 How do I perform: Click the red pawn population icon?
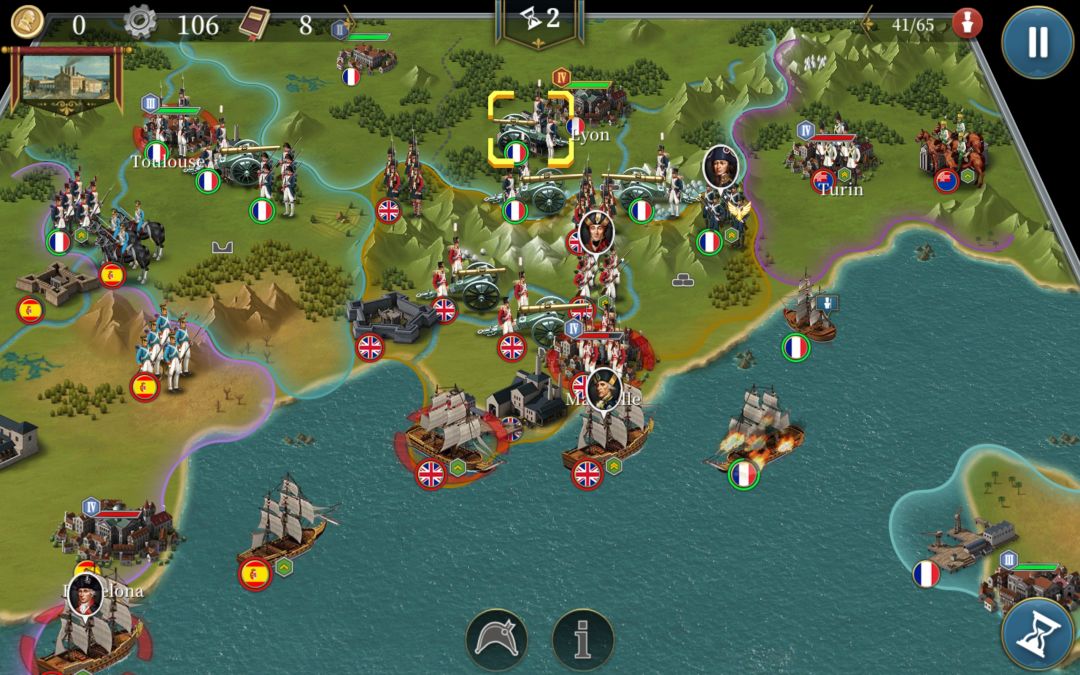point(966,24)
